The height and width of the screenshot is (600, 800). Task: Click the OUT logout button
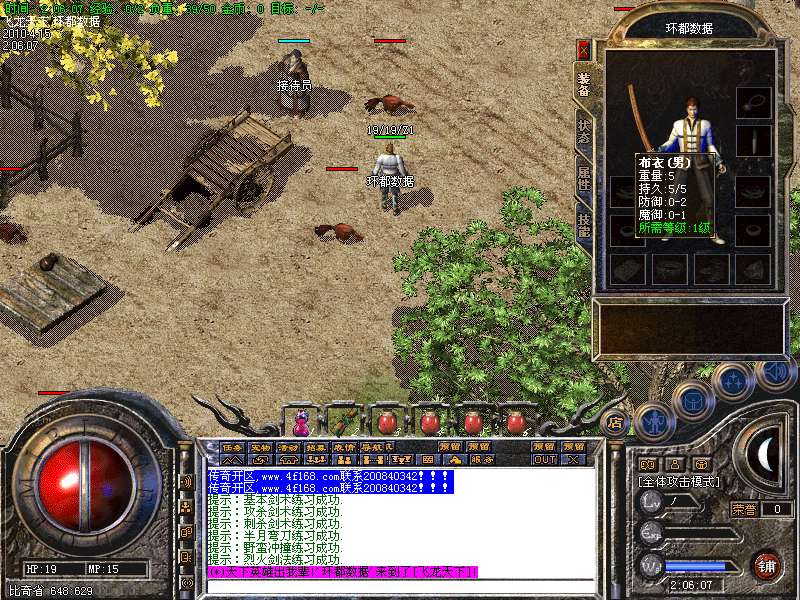click(x=545, y=460)
